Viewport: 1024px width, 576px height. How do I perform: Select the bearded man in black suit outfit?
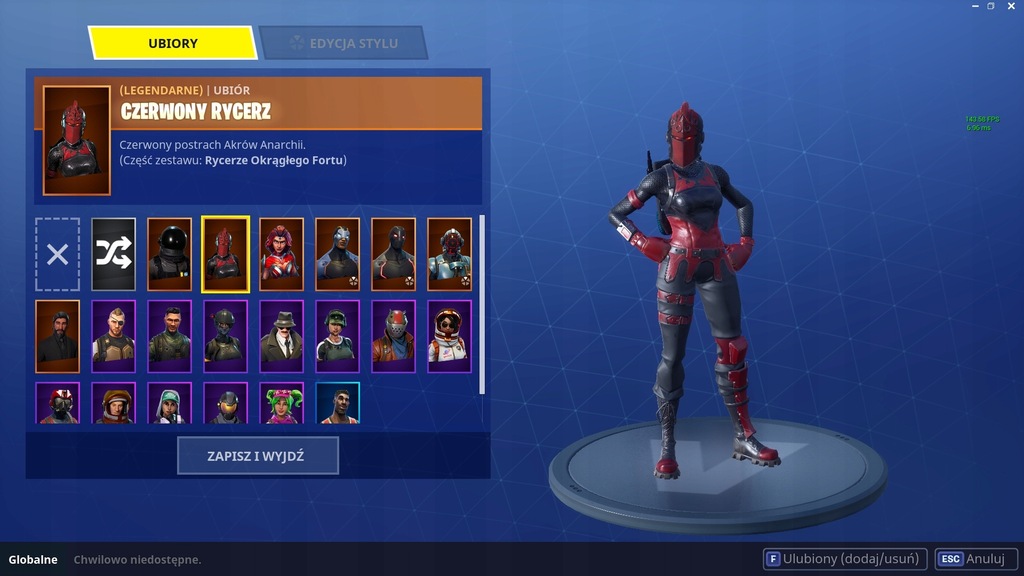click(58, 336)
